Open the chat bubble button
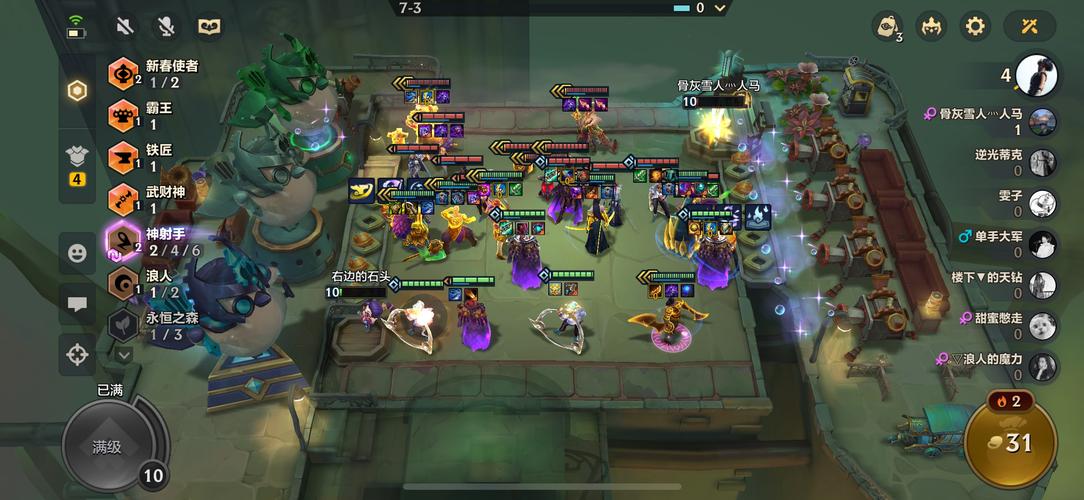The height and width of the screenshot is (500, 1084). (77, 303)
